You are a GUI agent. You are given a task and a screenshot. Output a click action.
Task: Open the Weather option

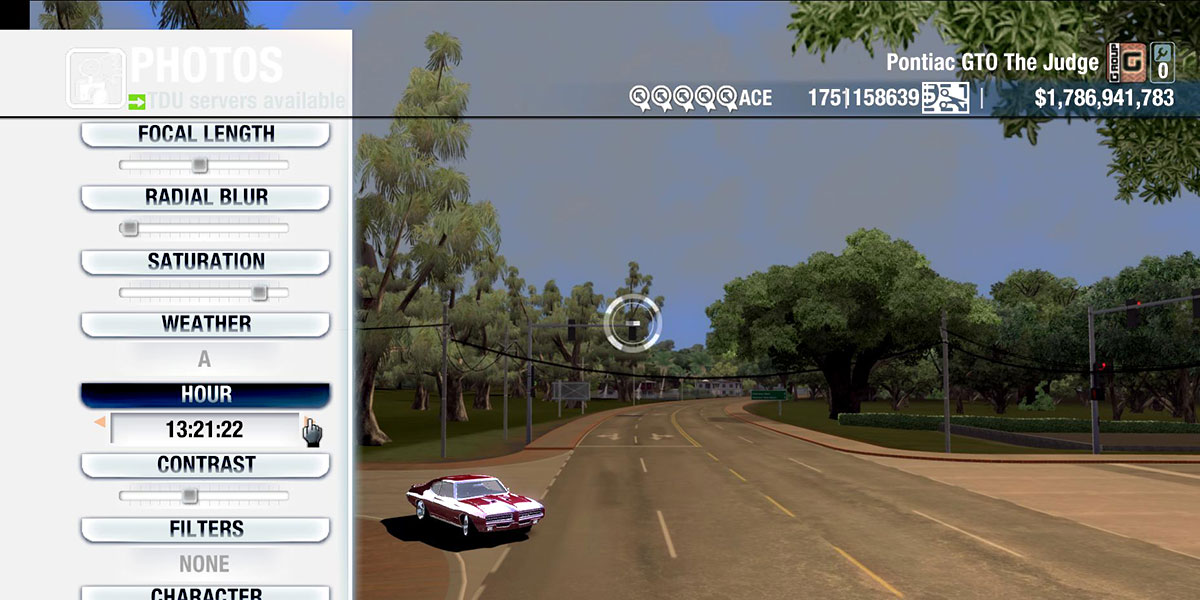(x=205, y=324)
